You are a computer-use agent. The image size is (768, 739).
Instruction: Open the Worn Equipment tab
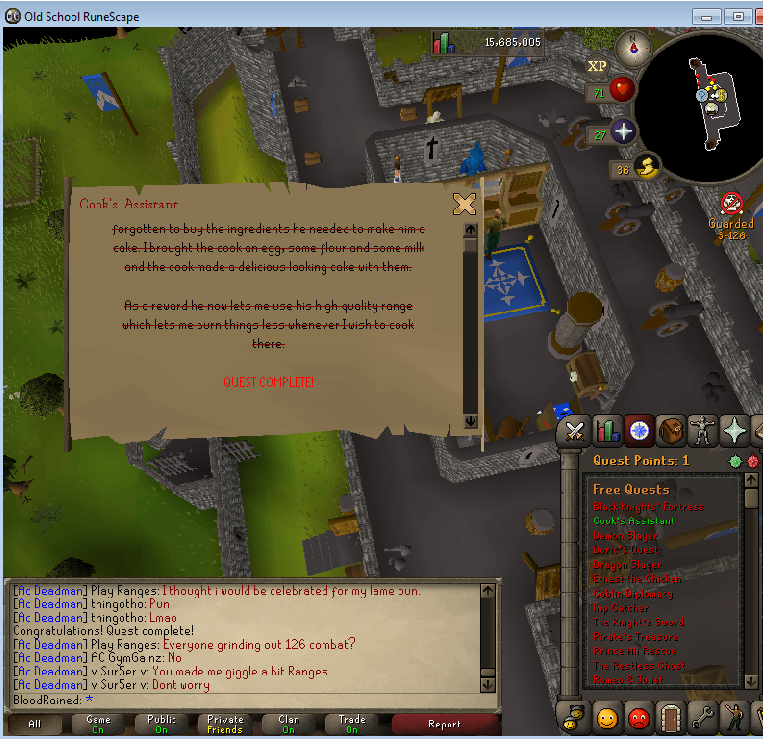coord(702,431)
